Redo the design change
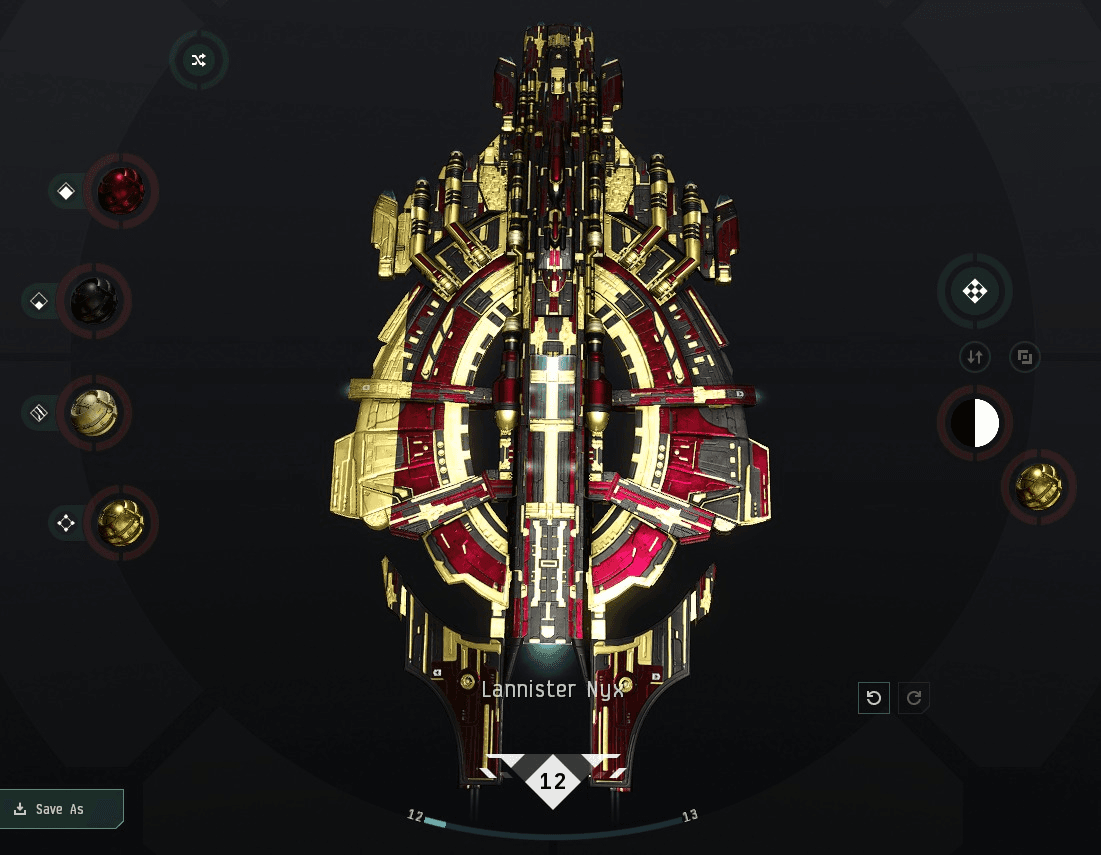 pos(914,698)
